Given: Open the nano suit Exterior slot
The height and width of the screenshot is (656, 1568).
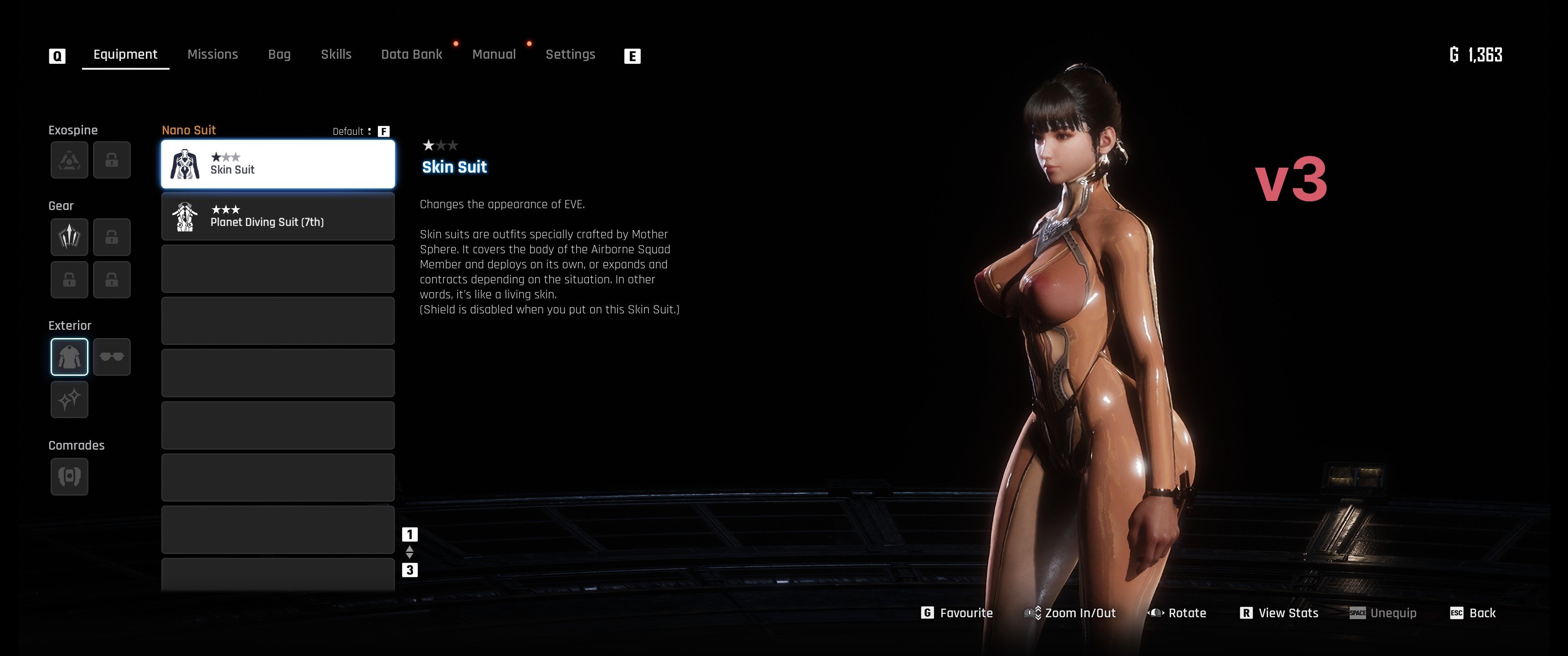Looking at the screenshot, I should click(x=69, y=357).
